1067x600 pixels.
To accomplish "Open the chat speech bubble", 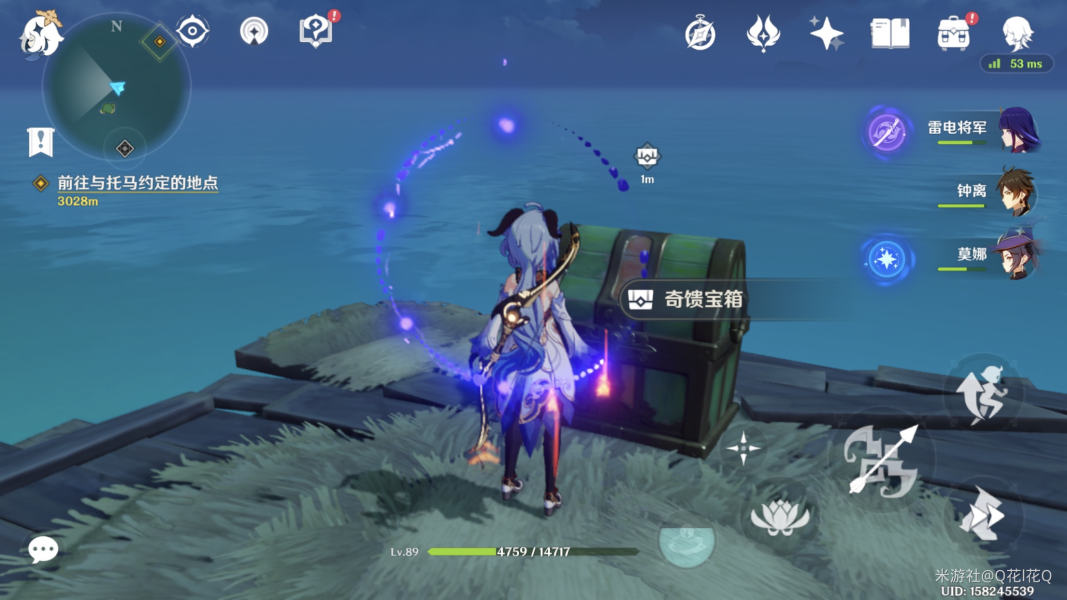I will (x=42, y=549).
